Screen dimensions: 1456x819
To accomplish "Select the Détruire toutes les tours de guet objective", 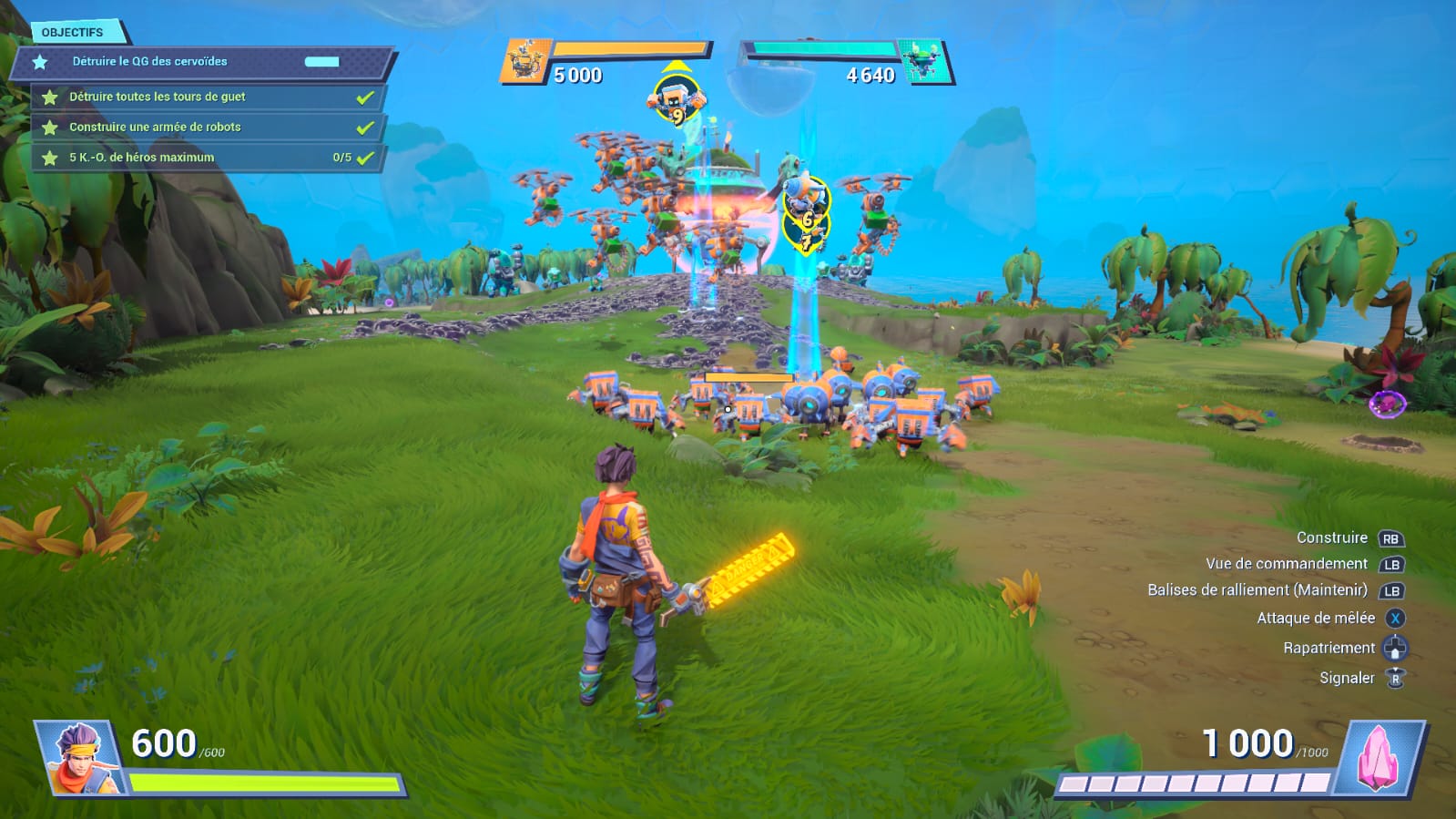I will 158,97.
